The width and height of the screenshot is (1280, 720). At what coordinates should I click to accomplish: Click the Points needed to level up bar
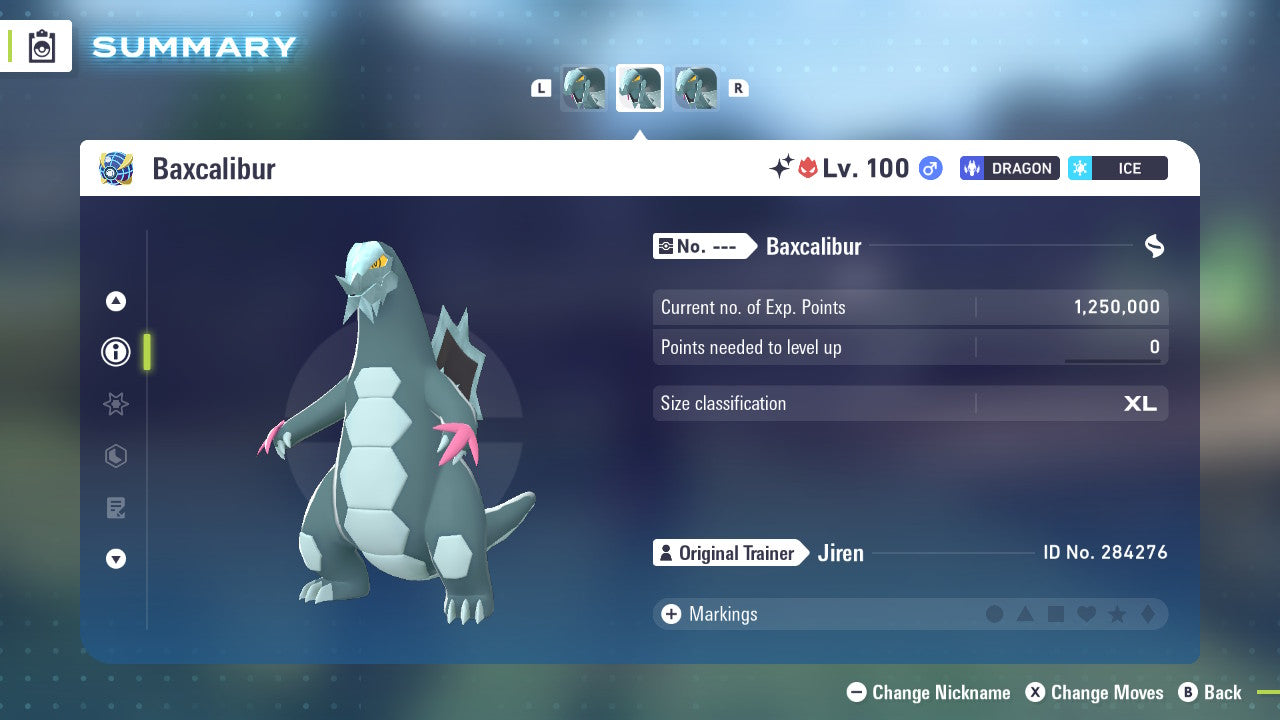(910, 347)
